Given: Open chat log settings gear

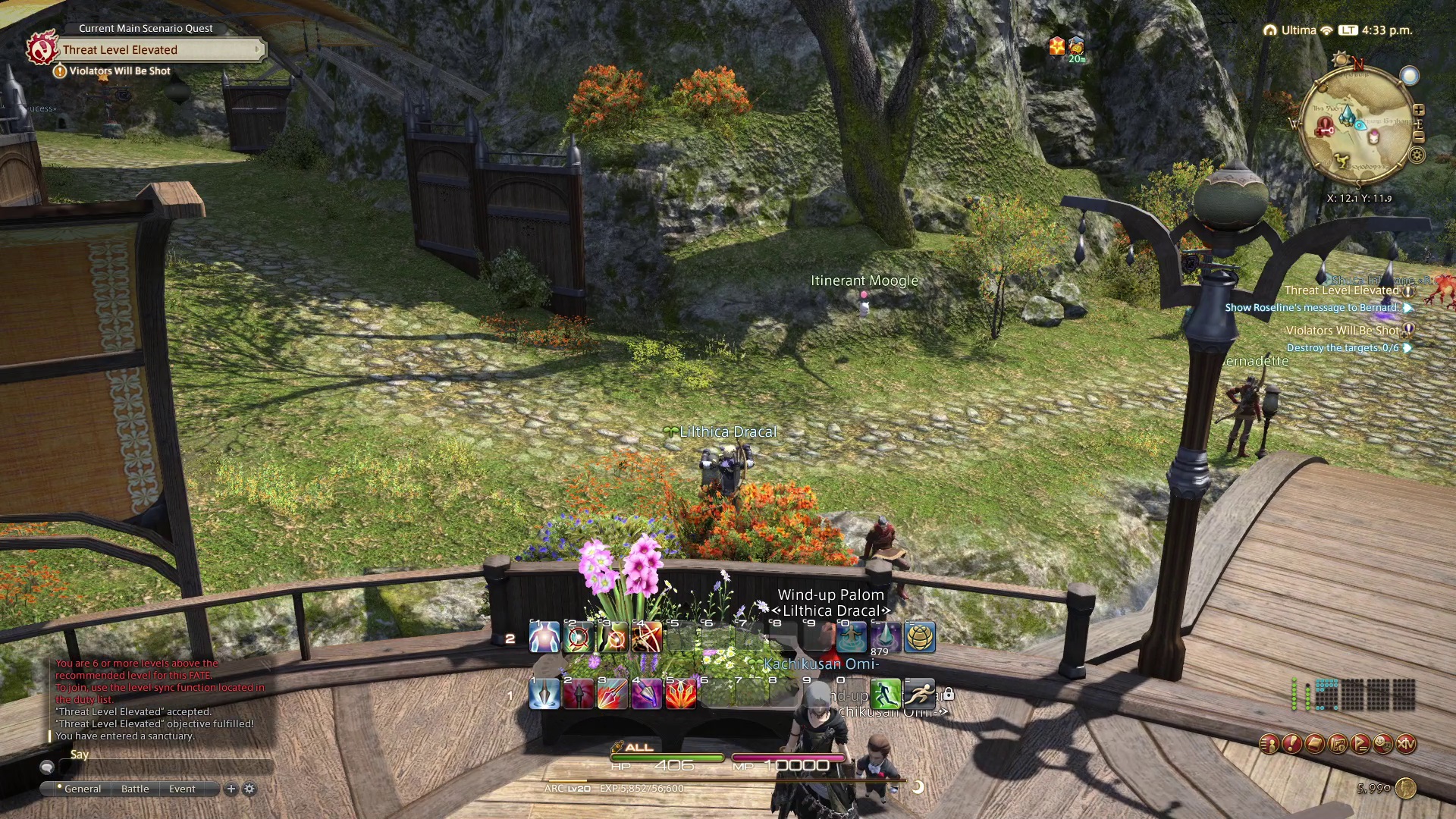Looking at the screenshot, I should tap(249, 789).
